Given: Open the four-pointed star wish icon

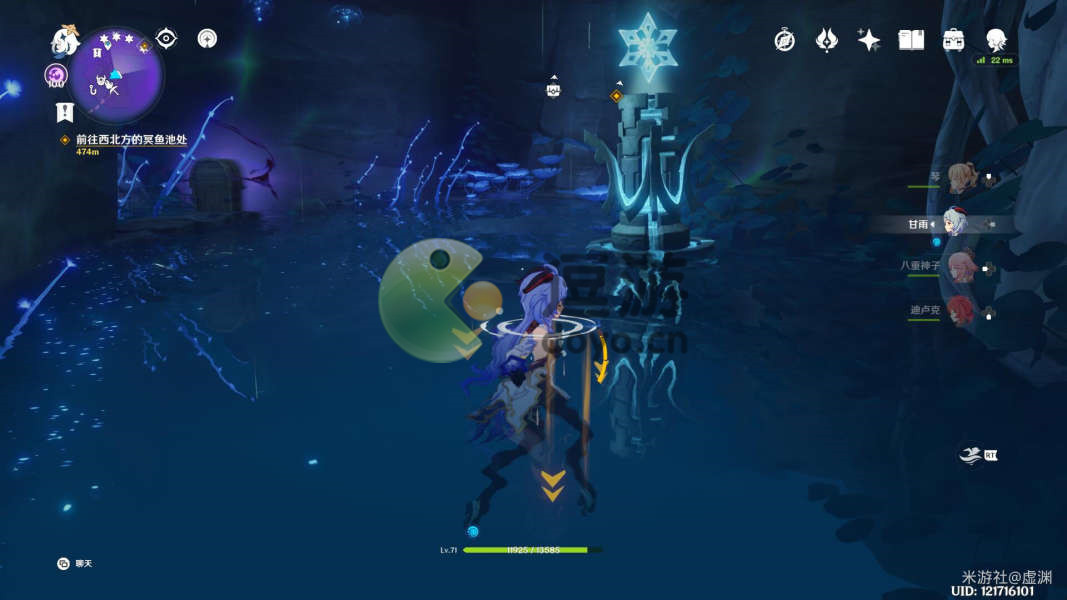Looking at the screenshot, I should pos(868,40).
